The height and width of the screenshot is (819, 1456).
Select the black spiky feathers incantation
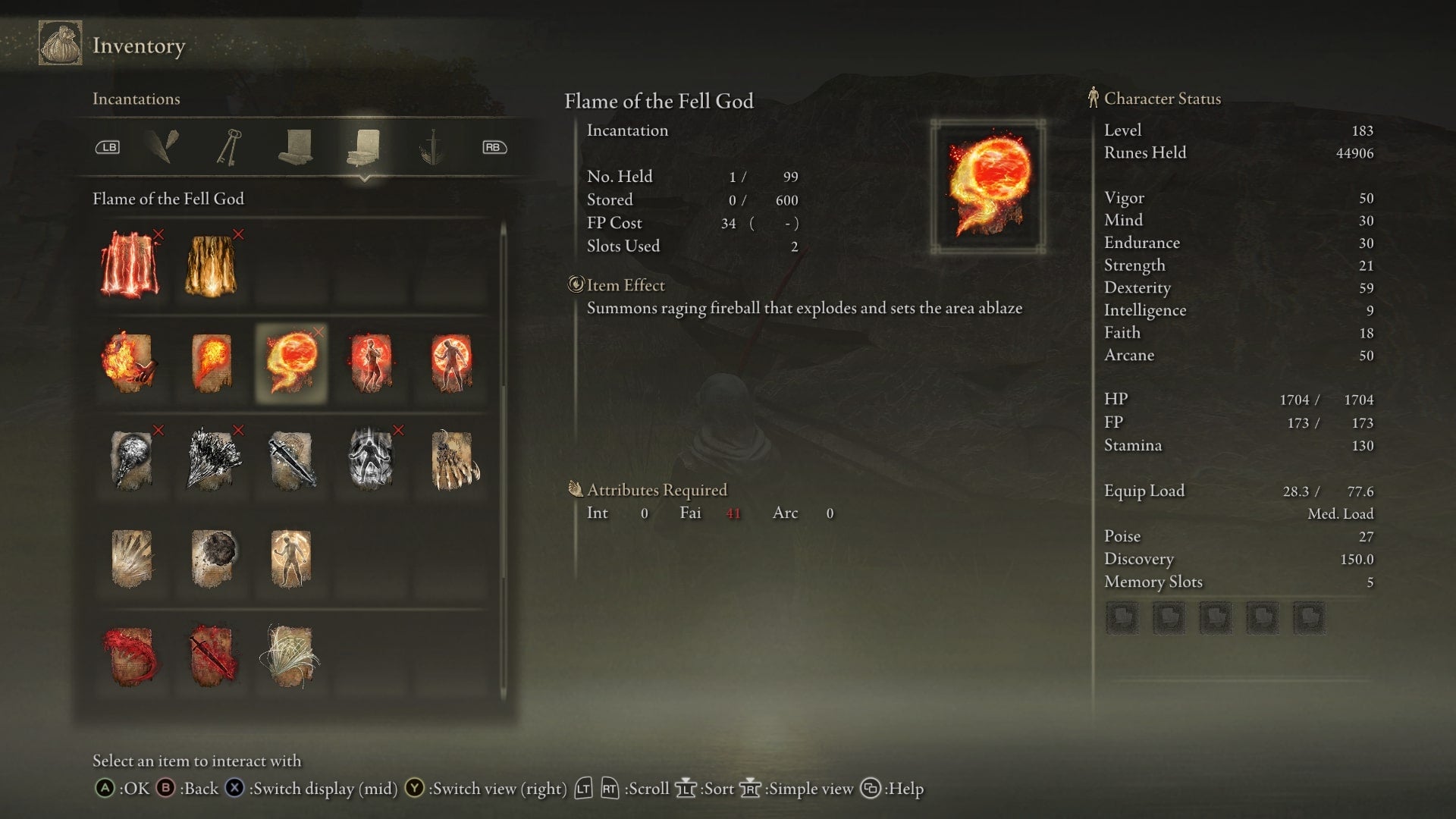point(211,460)
